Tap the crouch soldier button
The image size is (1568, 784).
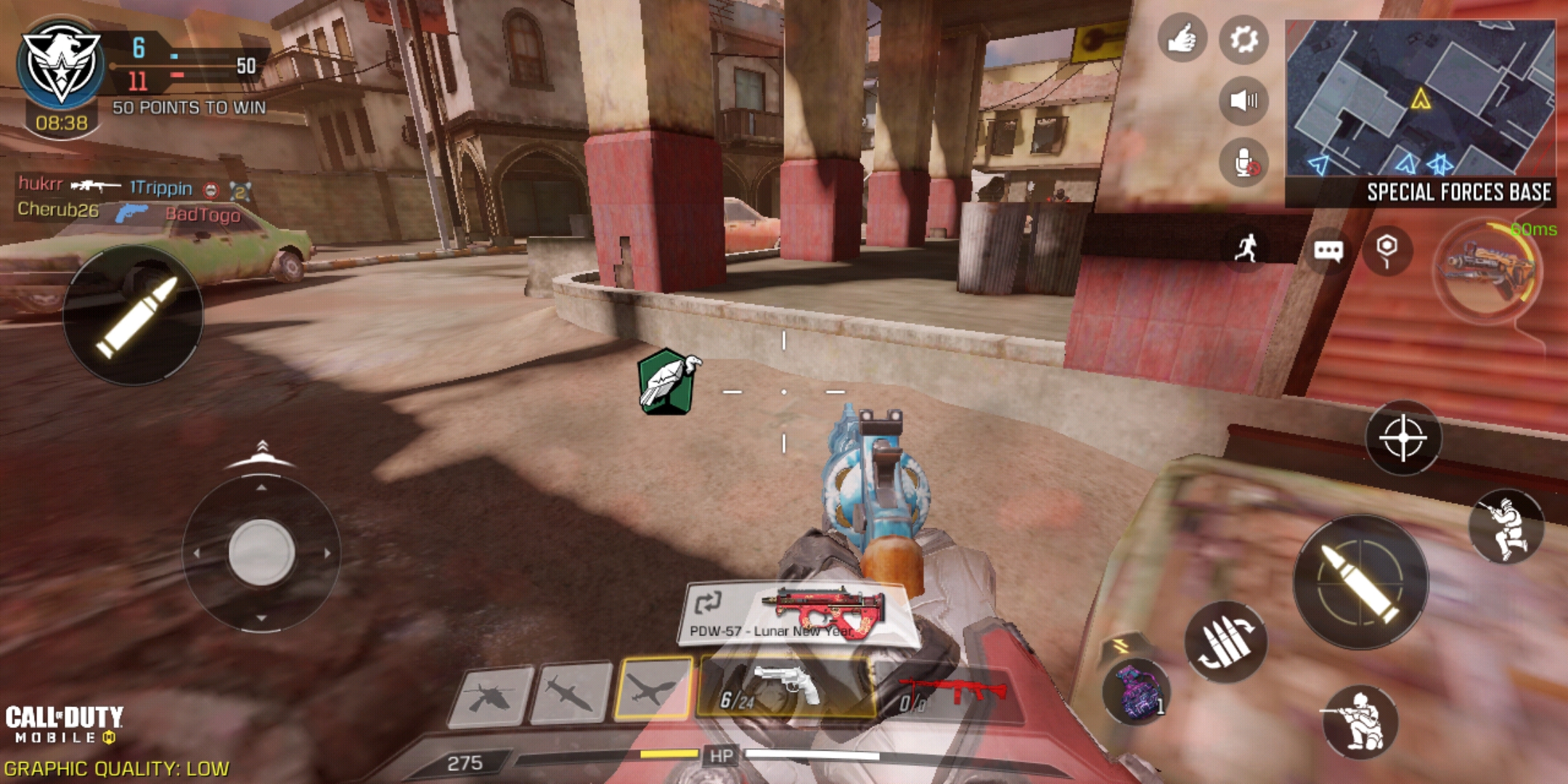pyautogui.click(x=1360, y=721)
